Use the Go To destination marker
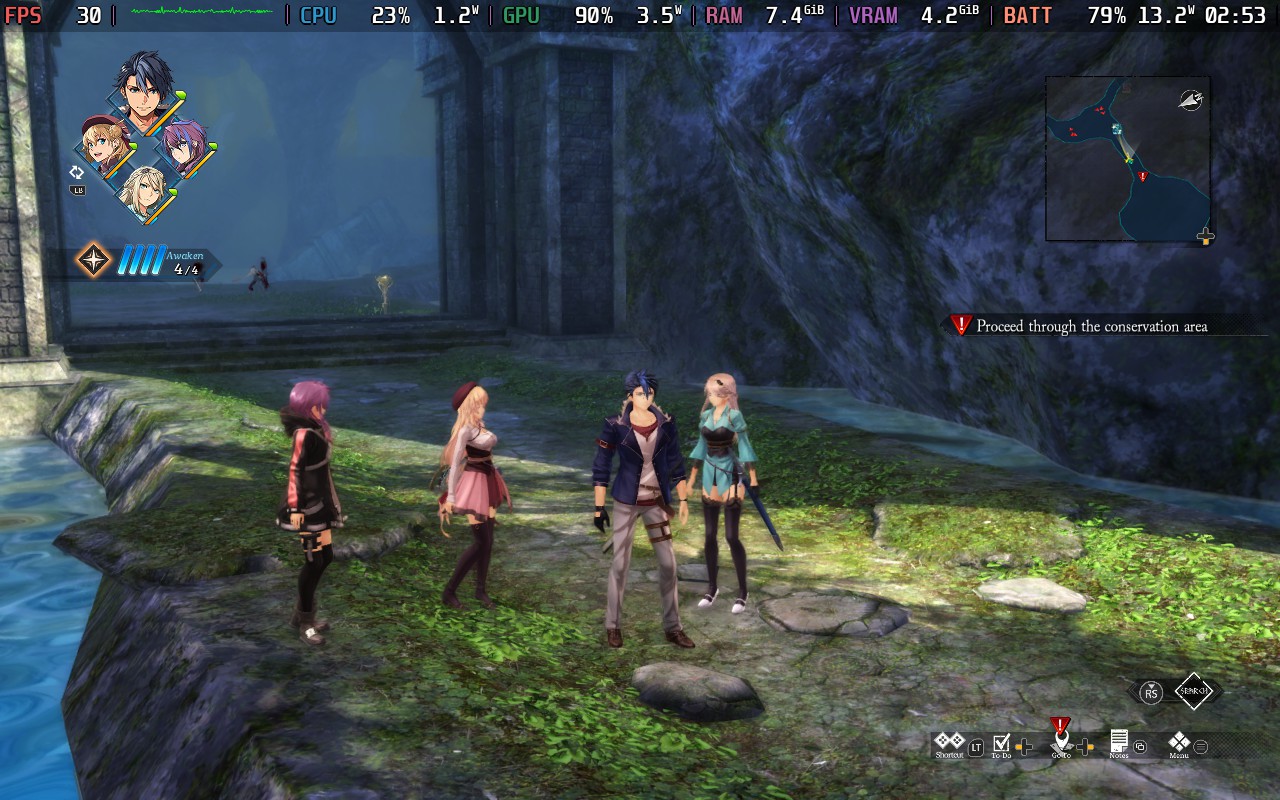This screenshot has width=1280, height=800. (1061, 742)
